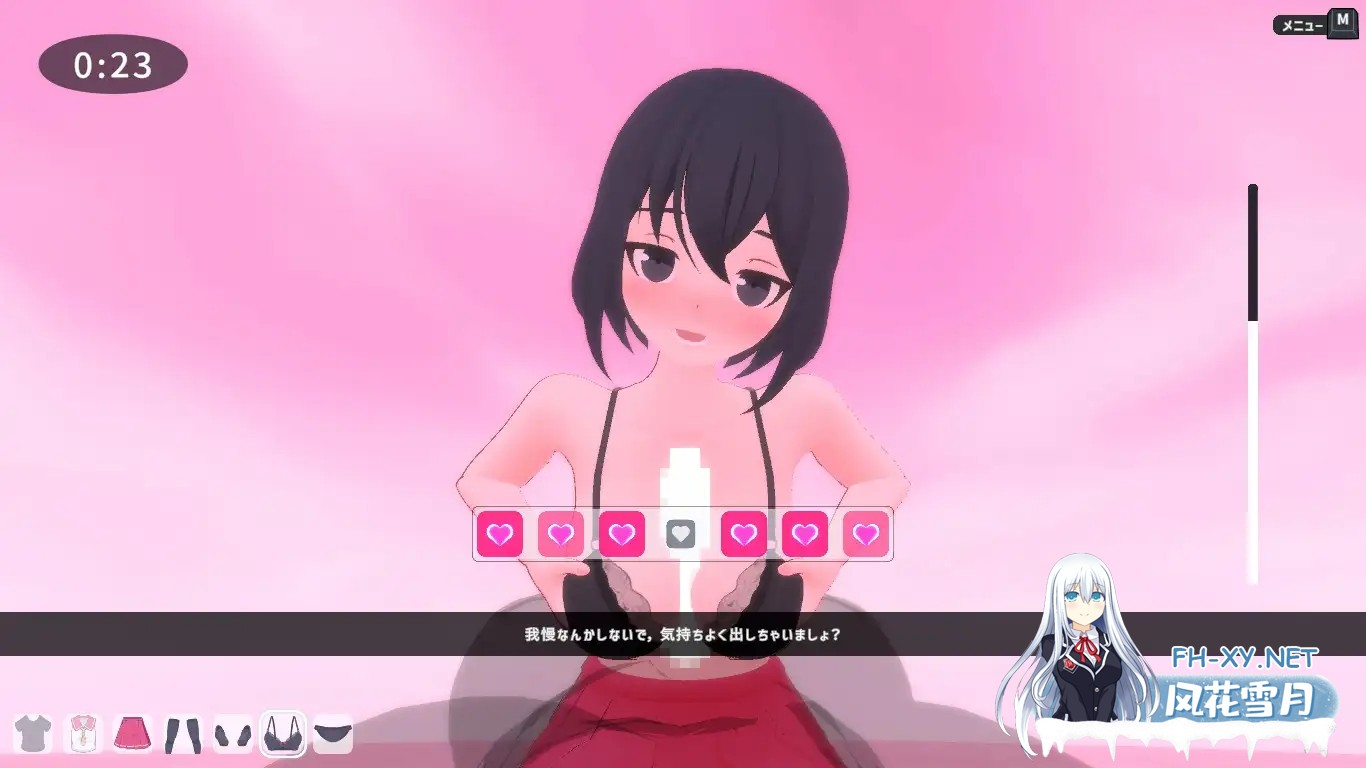
Task: Select the black stockings clothing icon
Action: coord(183,735)
